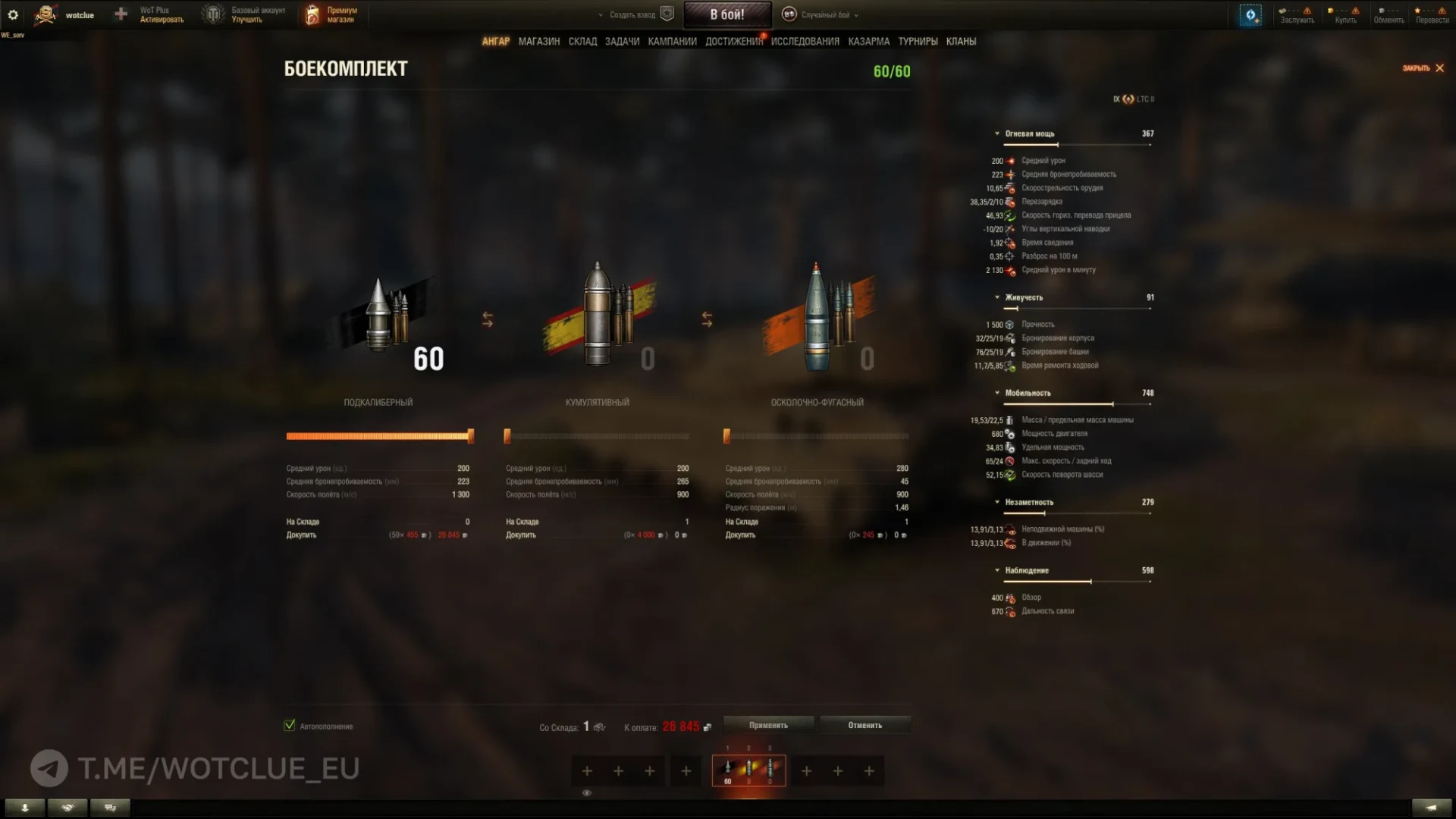
Task: Adjust the осколочно-фугасный ammo quantity slider
Action: 815,435
